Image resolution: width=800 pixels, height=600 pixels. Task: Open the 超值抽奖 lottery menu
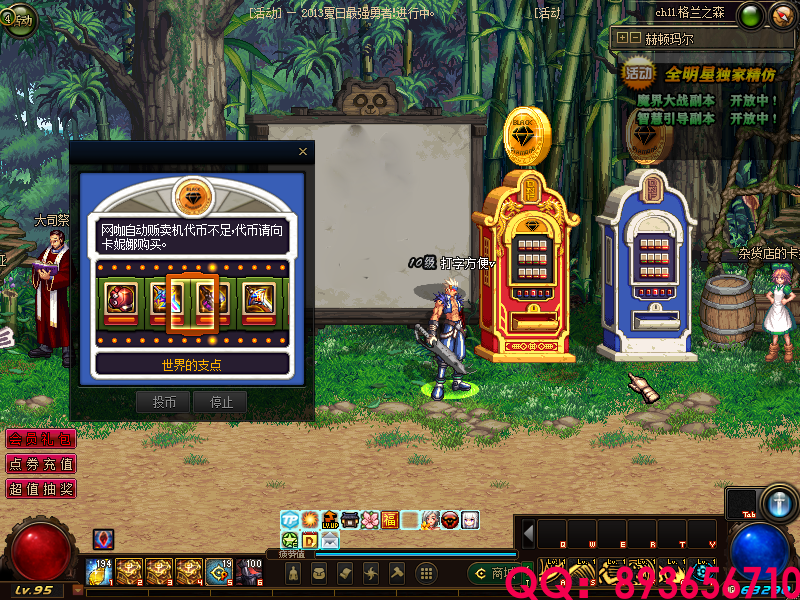click(x=40, y=489)
